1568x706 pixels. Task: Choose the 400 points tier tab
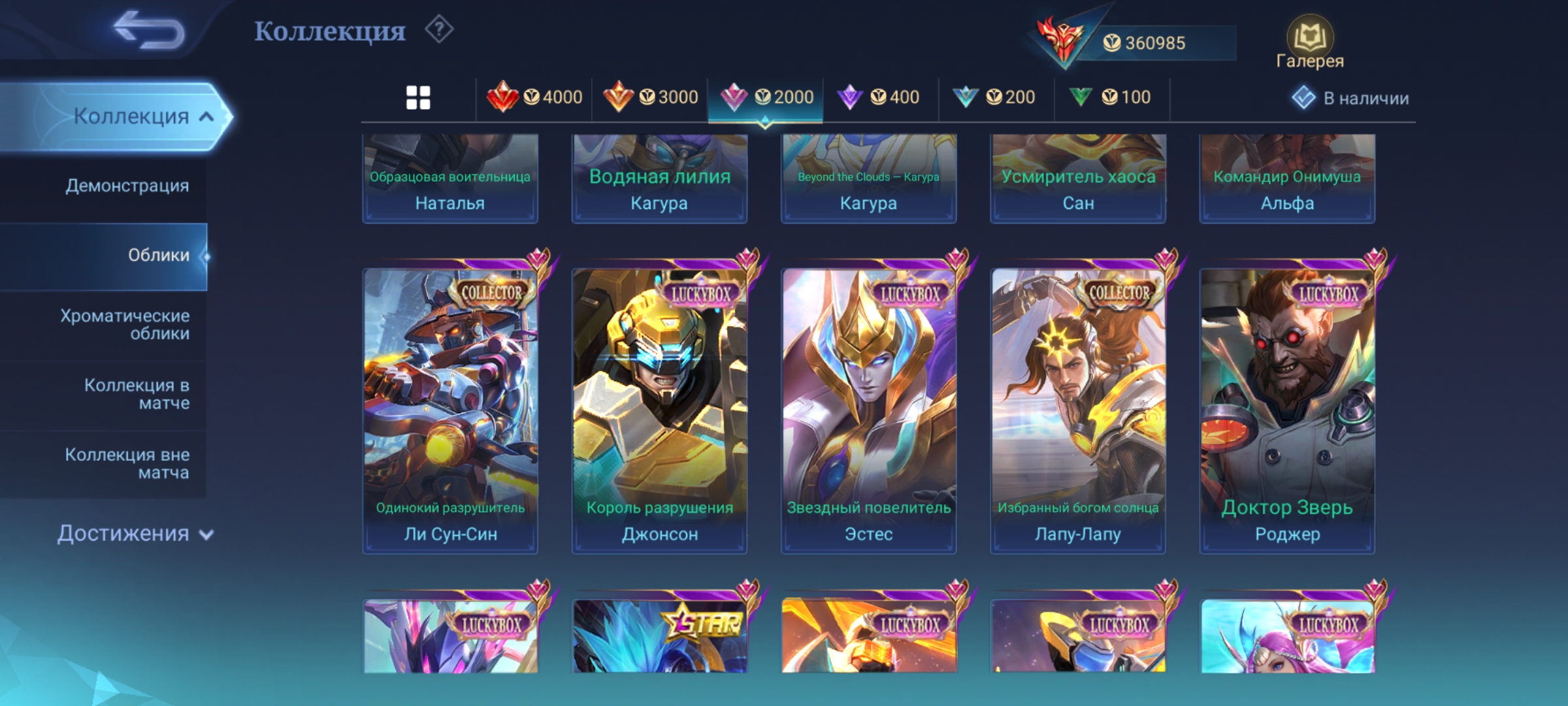879,98
